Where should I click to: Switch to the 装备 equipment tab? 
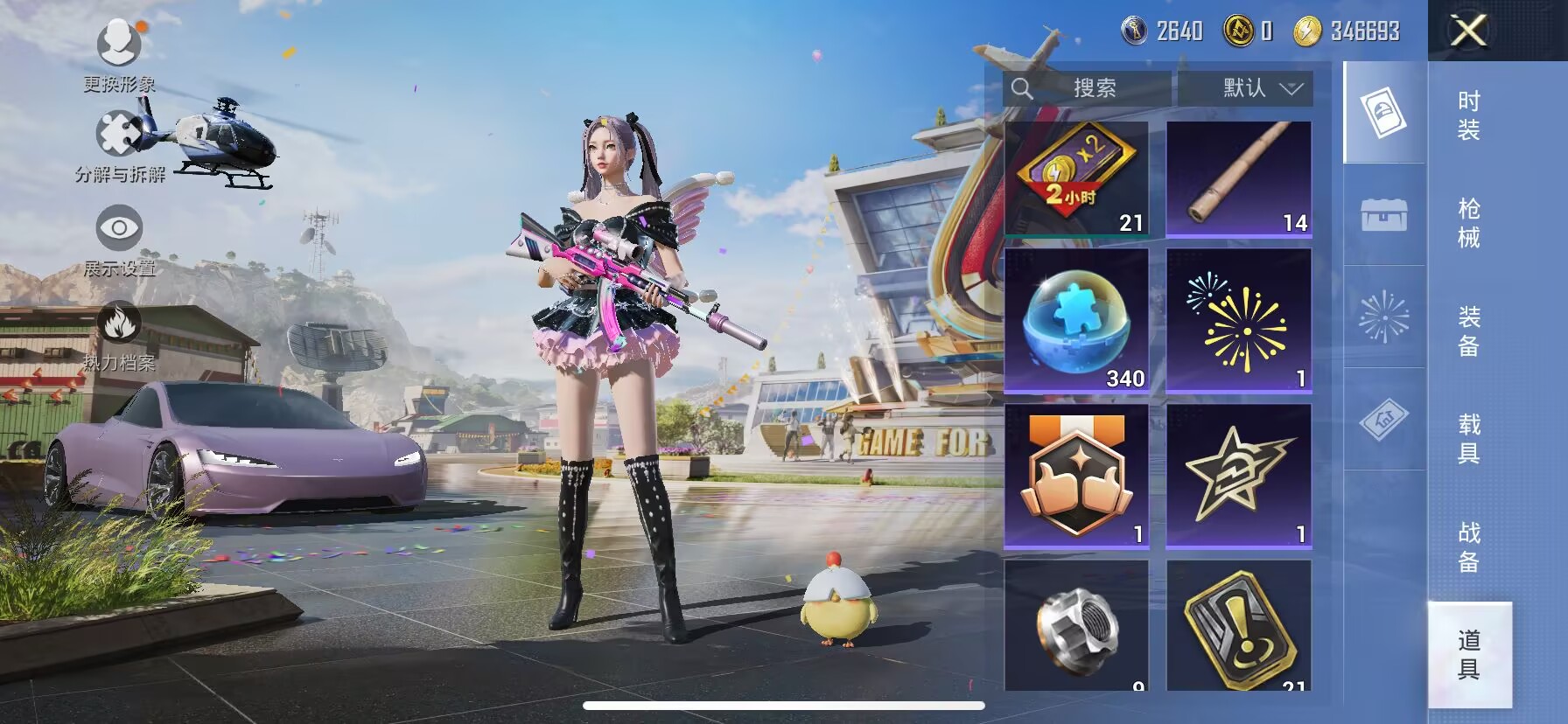click(x=1468, y=331)
